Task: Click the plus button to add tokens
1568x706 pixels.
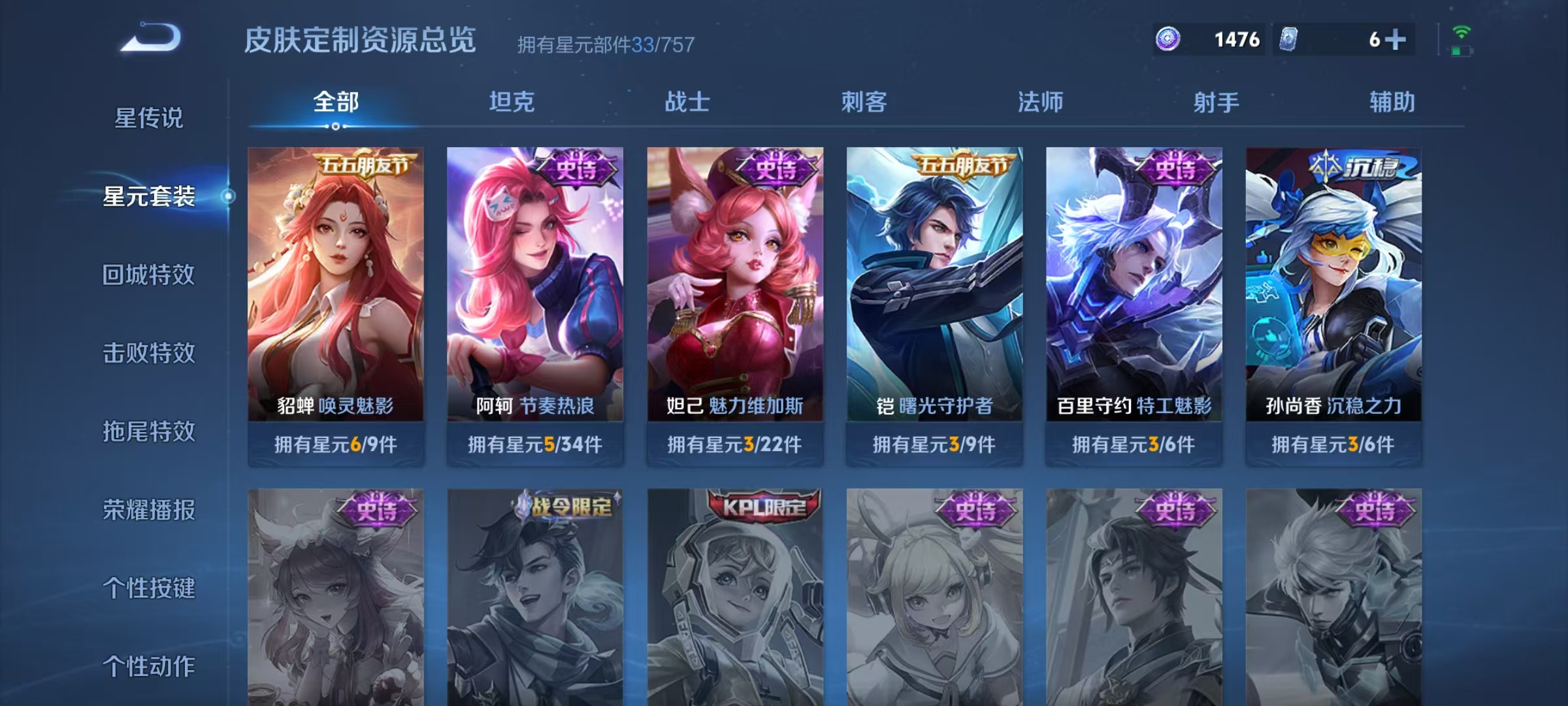Action: 1395,40
